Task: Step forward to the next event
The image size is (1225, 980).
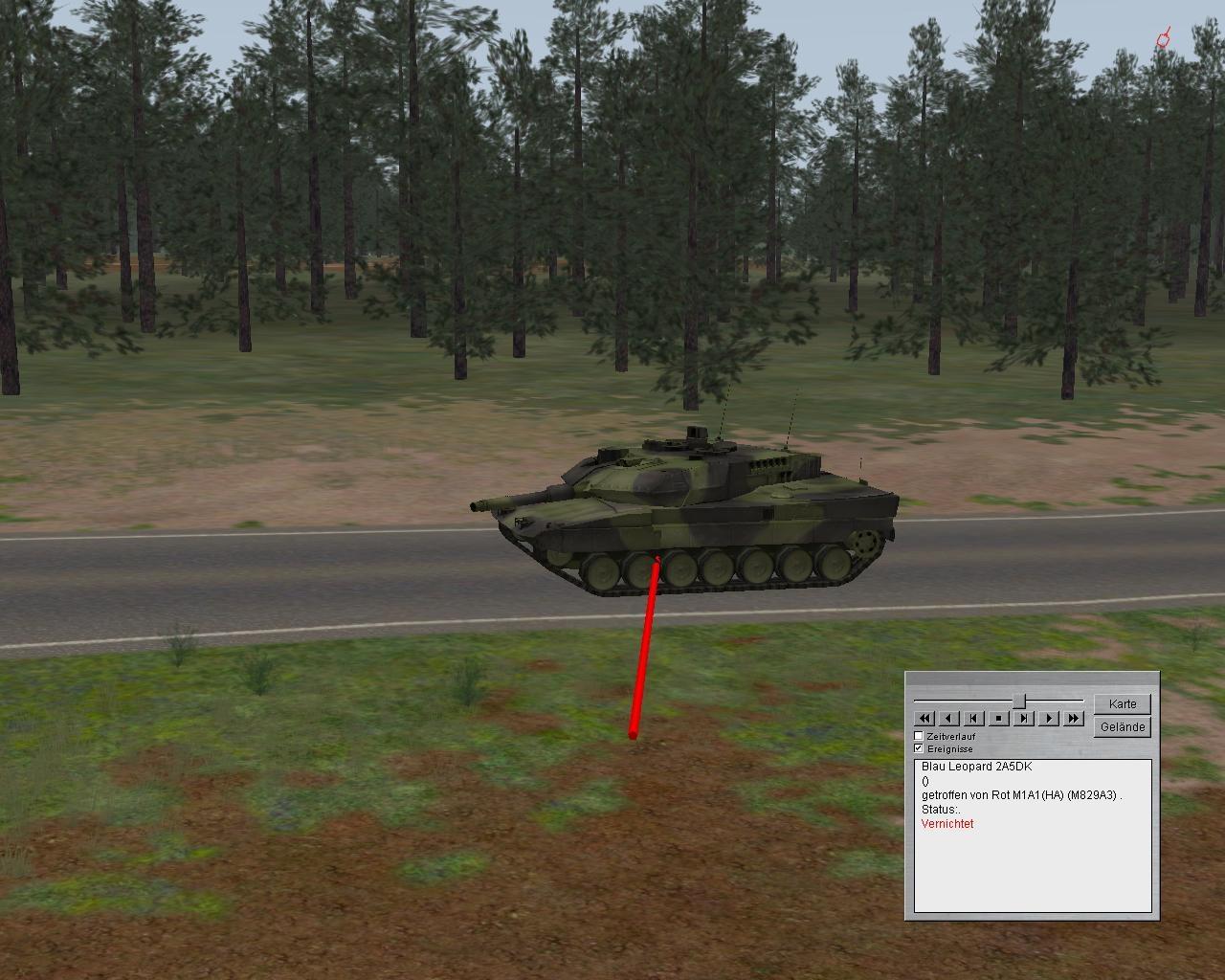Action: pos(1024,718)
